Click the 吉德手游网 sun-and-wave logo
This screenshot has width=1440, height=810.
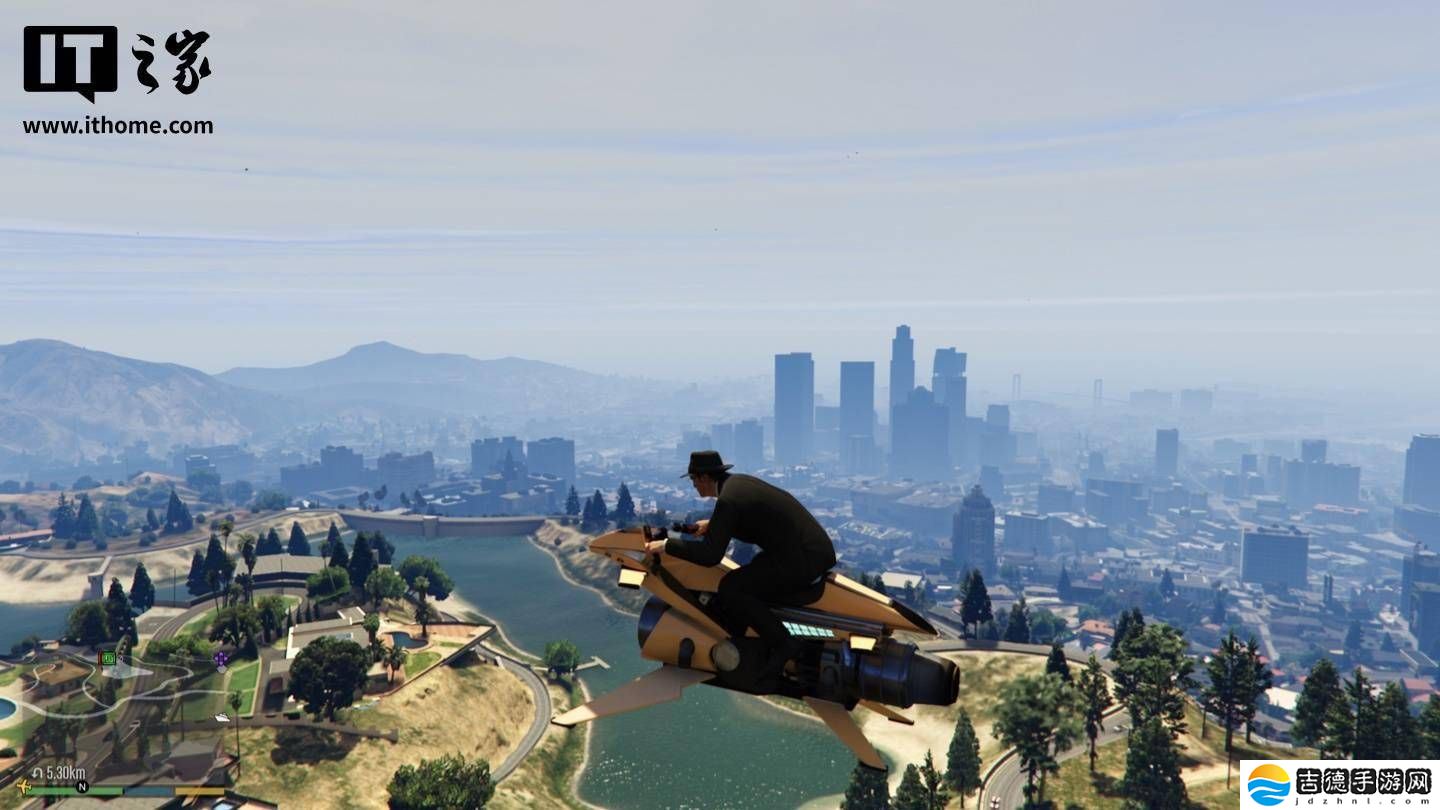point(1269,784)
